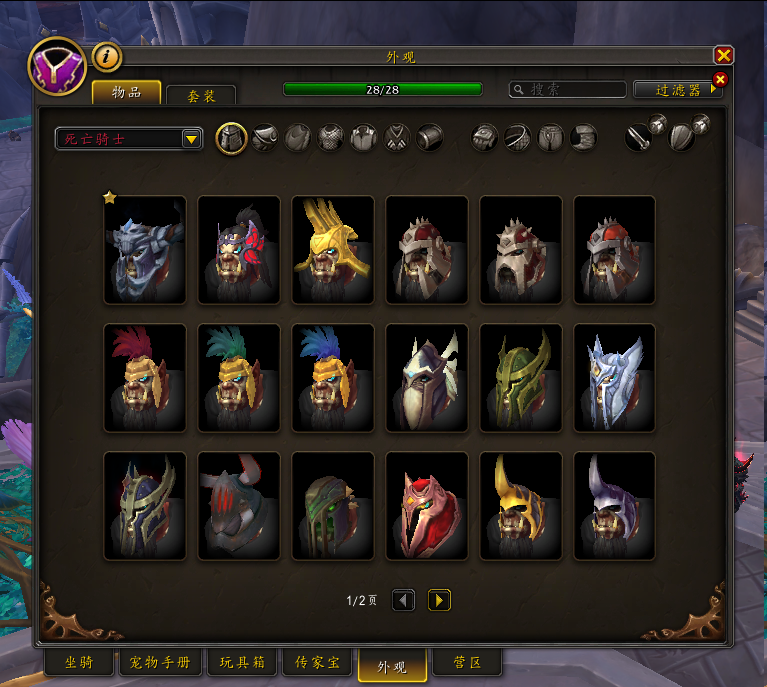The image size is (767, 687).
Task: Open the 坐骑 mounts tab
Action: [79, 662]
